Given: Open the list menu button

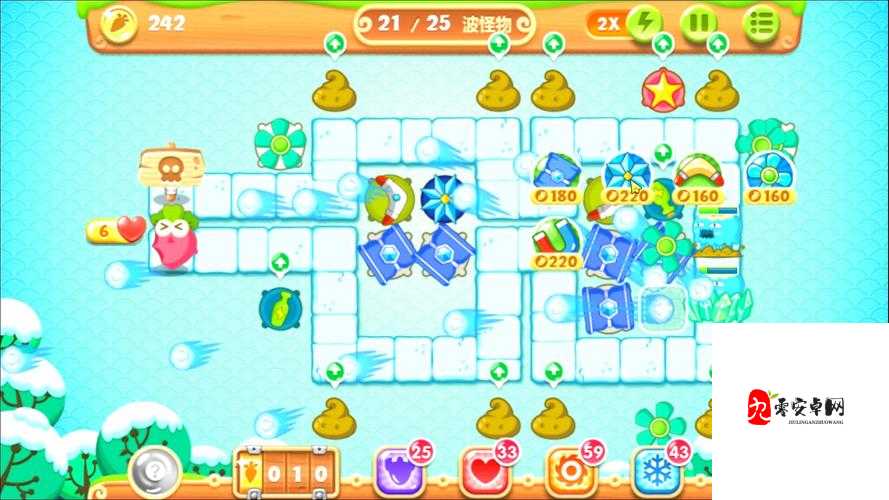Looking at the screenshot, I should click(763, 23).
